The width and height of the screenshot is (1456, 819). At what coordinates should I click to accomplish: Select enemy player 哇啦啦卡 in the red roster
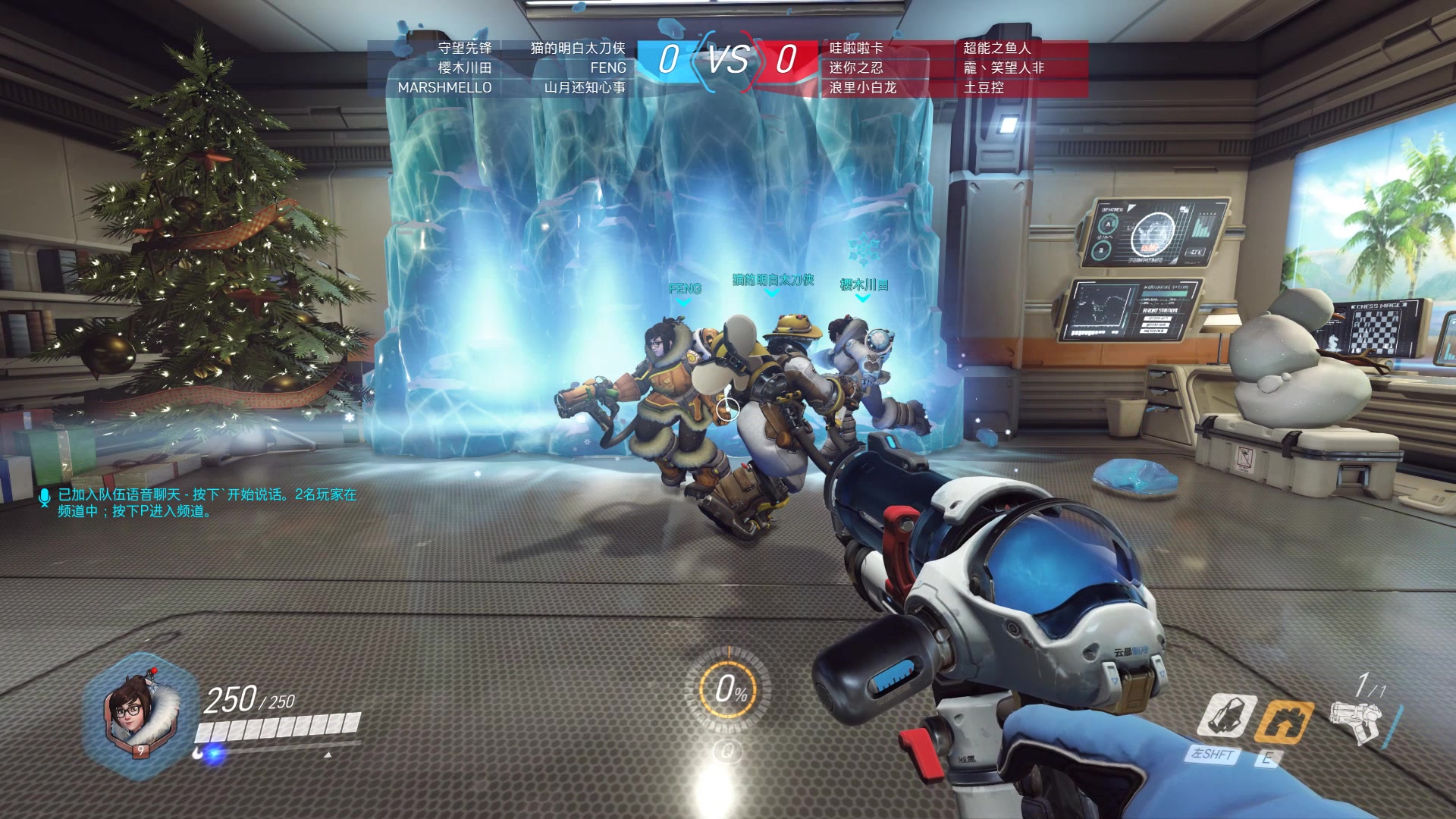coord(856,48)
